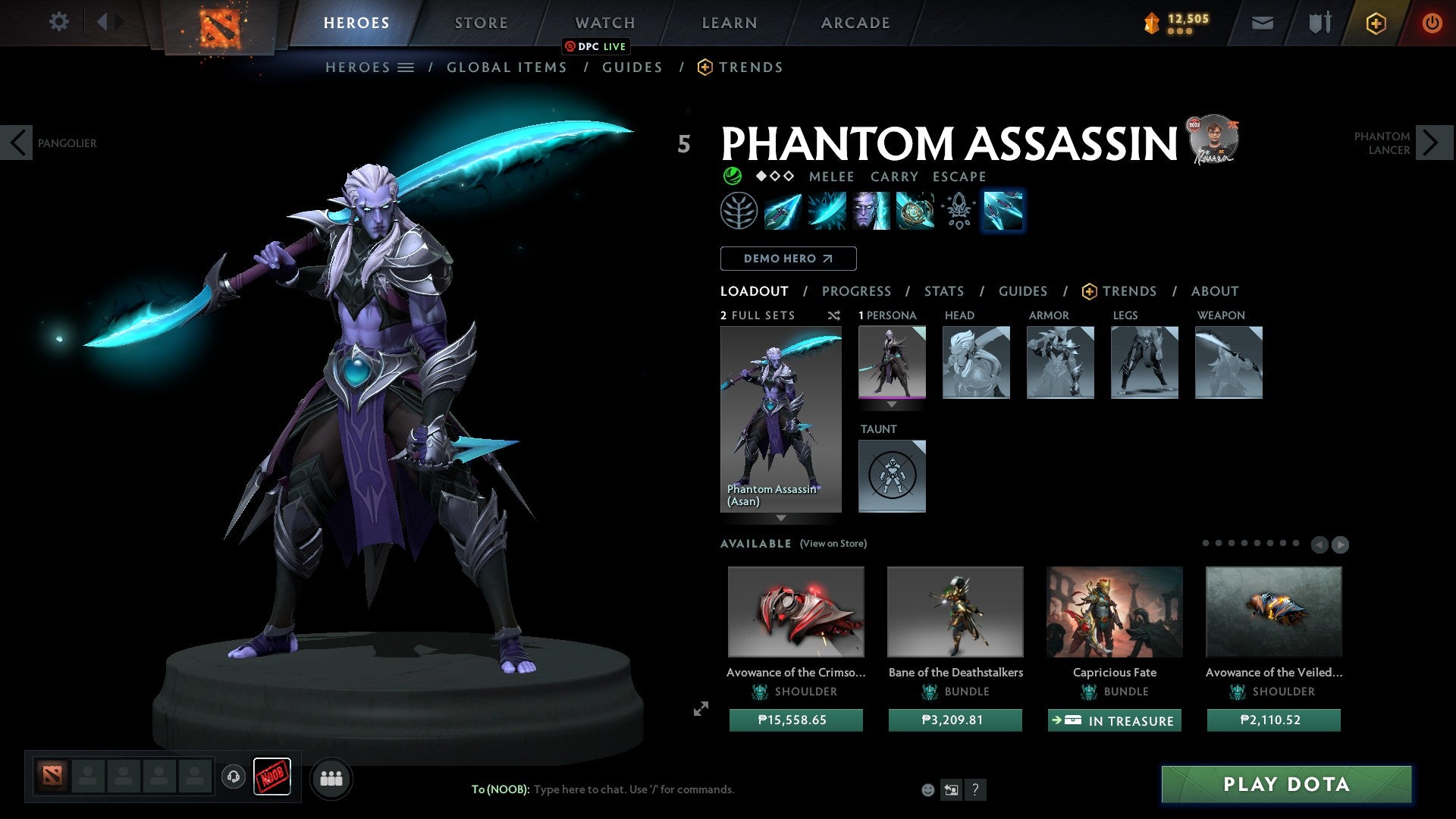
Task: Select the Phantom Assassin (Asan) full set
Action: pyautogui.click(x=780, y=419)
